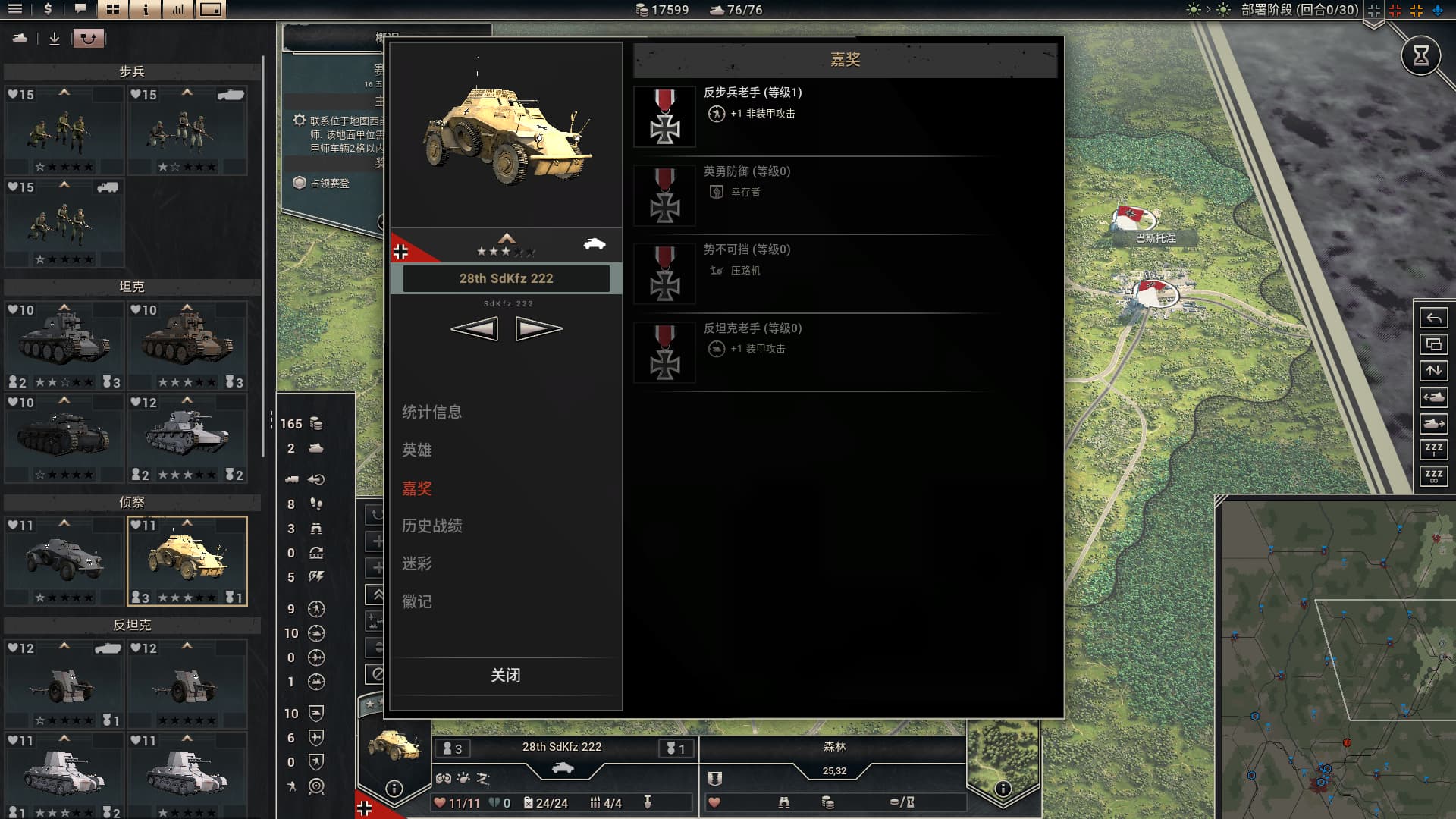
Task: Open the 统计信息 statistics section
Action: point(431,412)
